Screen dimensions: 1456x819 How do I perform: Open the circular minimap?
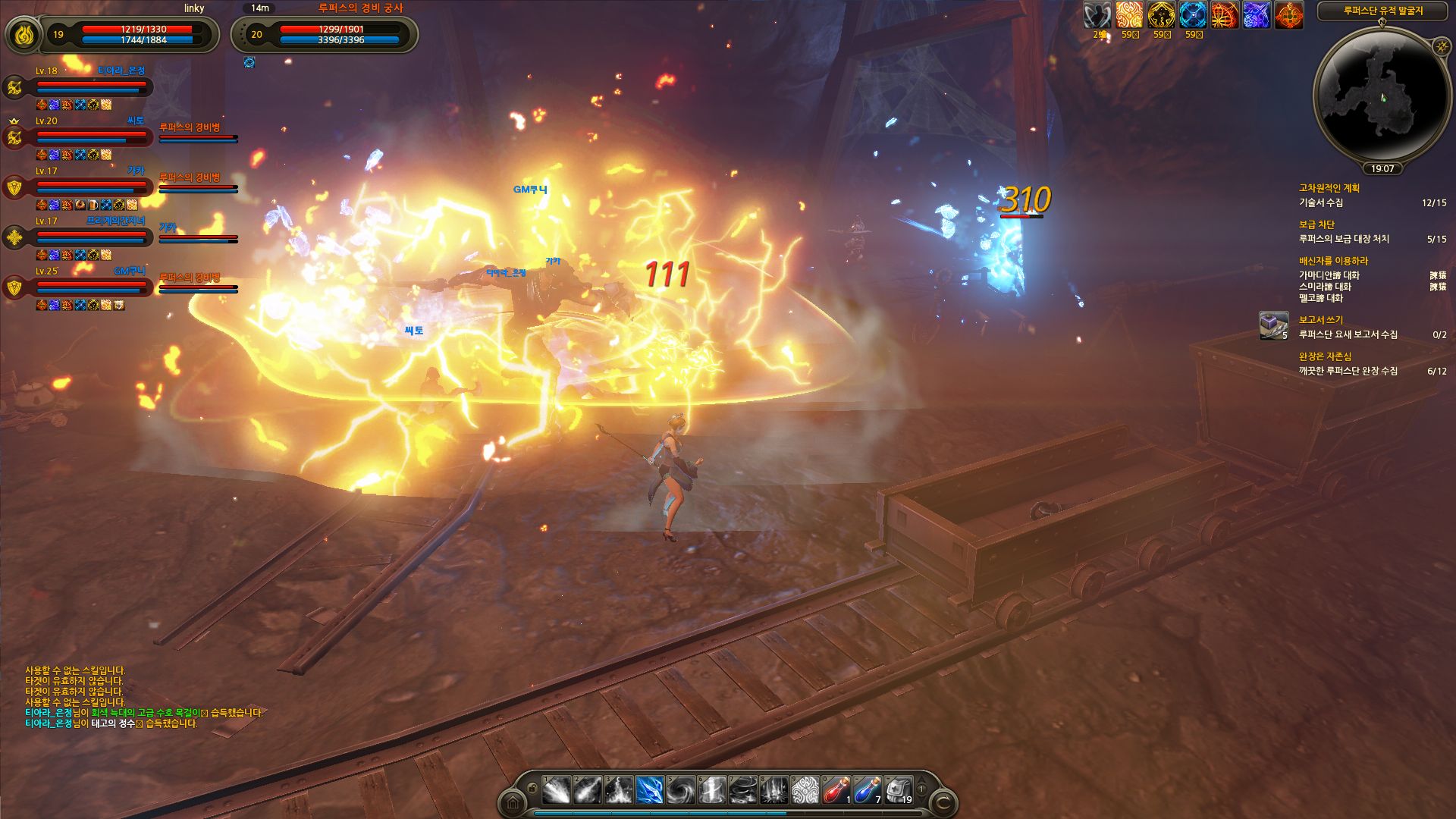(x=1382, y=99)
